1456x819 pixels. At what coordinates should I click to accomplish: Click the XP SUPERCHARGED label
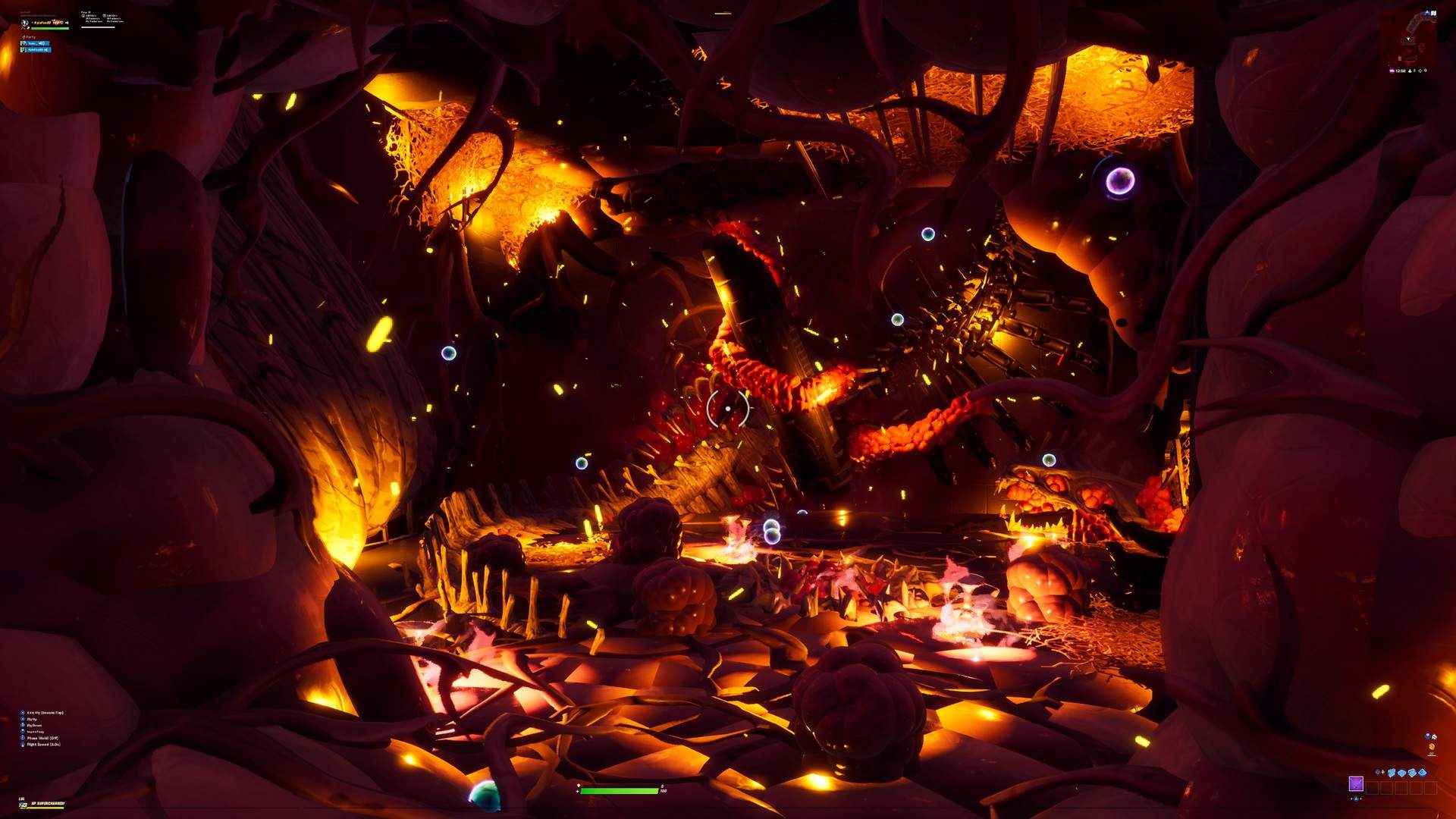point(47,803)
